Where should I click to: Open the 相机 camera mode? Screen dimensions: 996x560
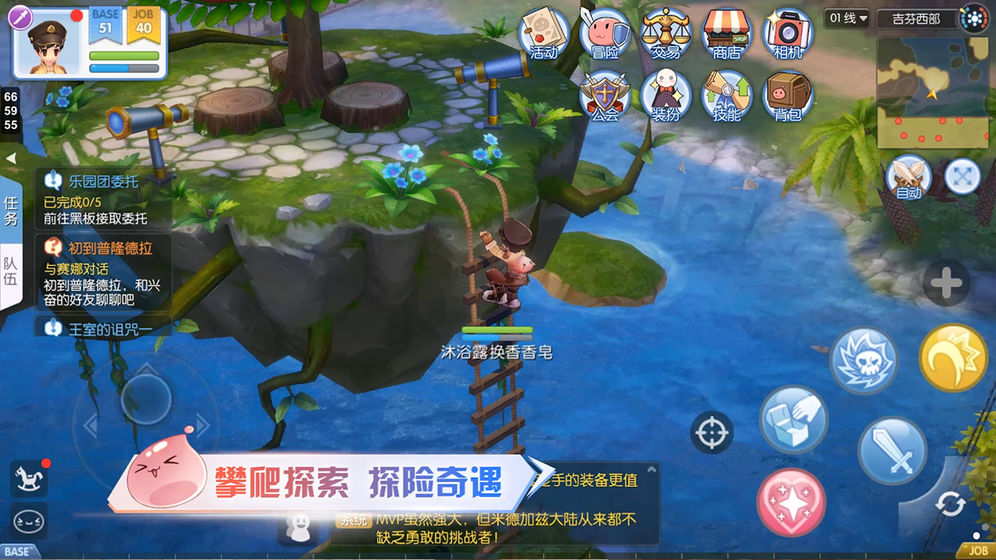(788, 33)
